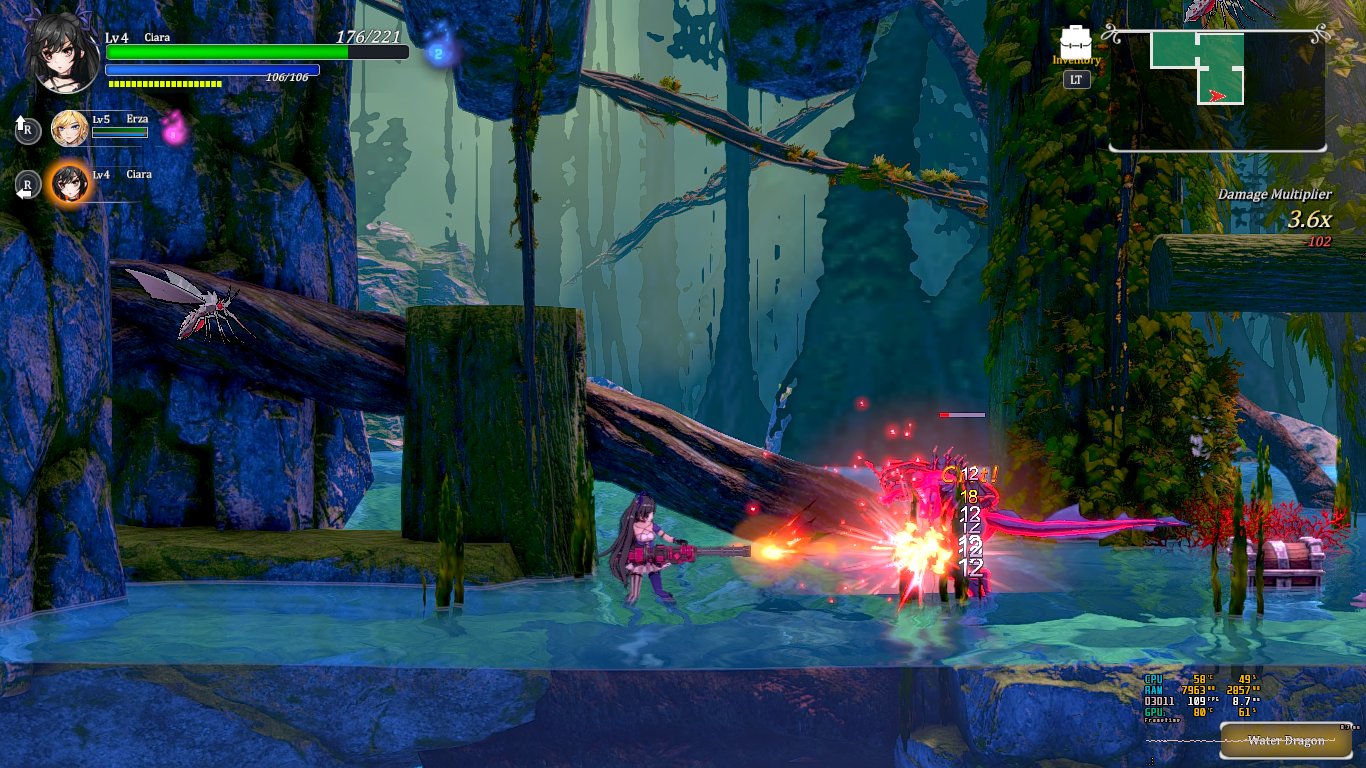The image size is (1366, 768).
Task: Select Ciara's small party portrait
Action: [x=69, y=183]
